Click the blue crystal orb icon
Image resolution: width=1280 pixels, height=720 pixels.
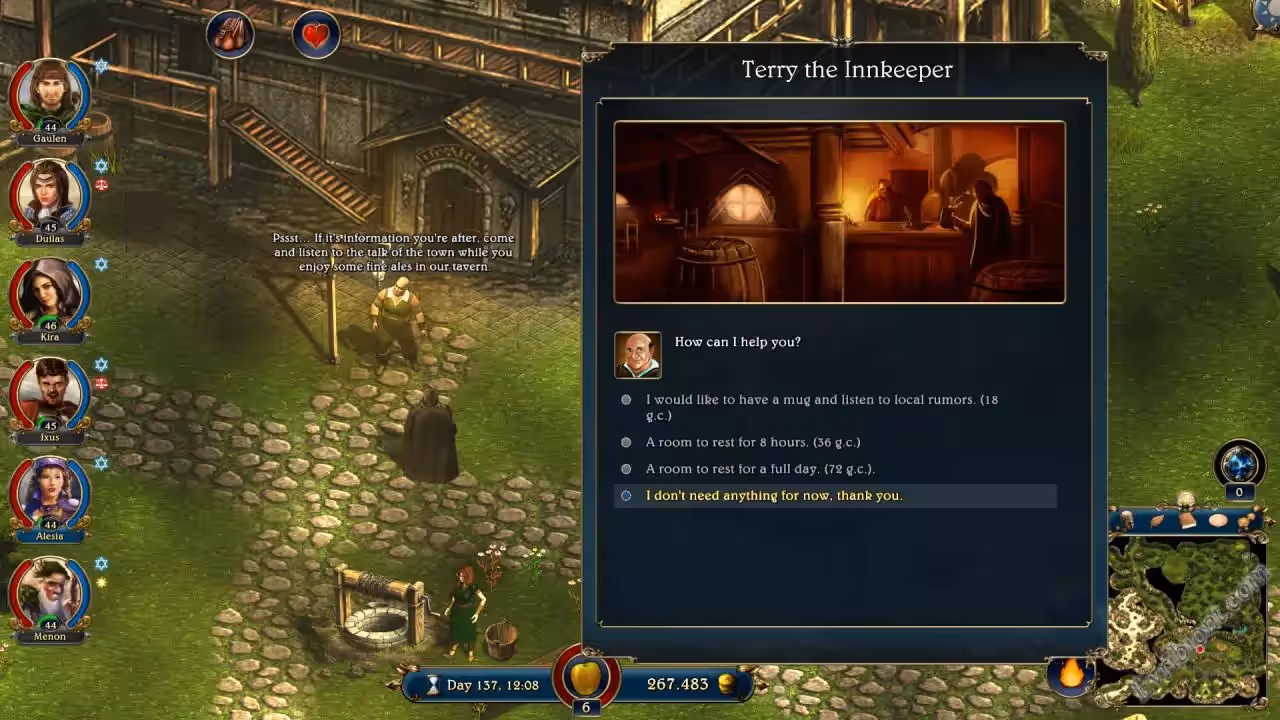point(1240,465)
